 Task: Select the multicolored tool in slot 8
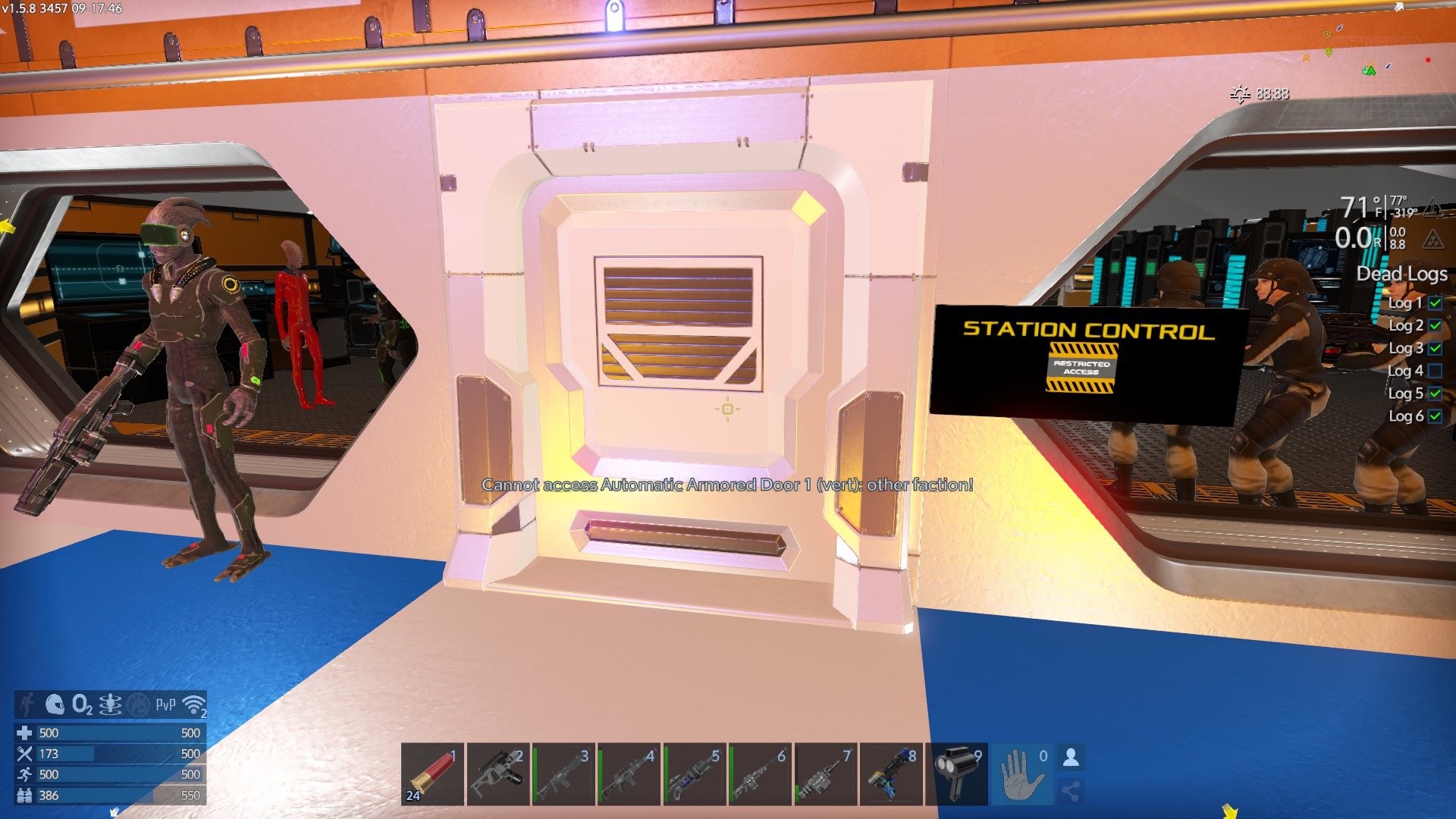(891, 773)
